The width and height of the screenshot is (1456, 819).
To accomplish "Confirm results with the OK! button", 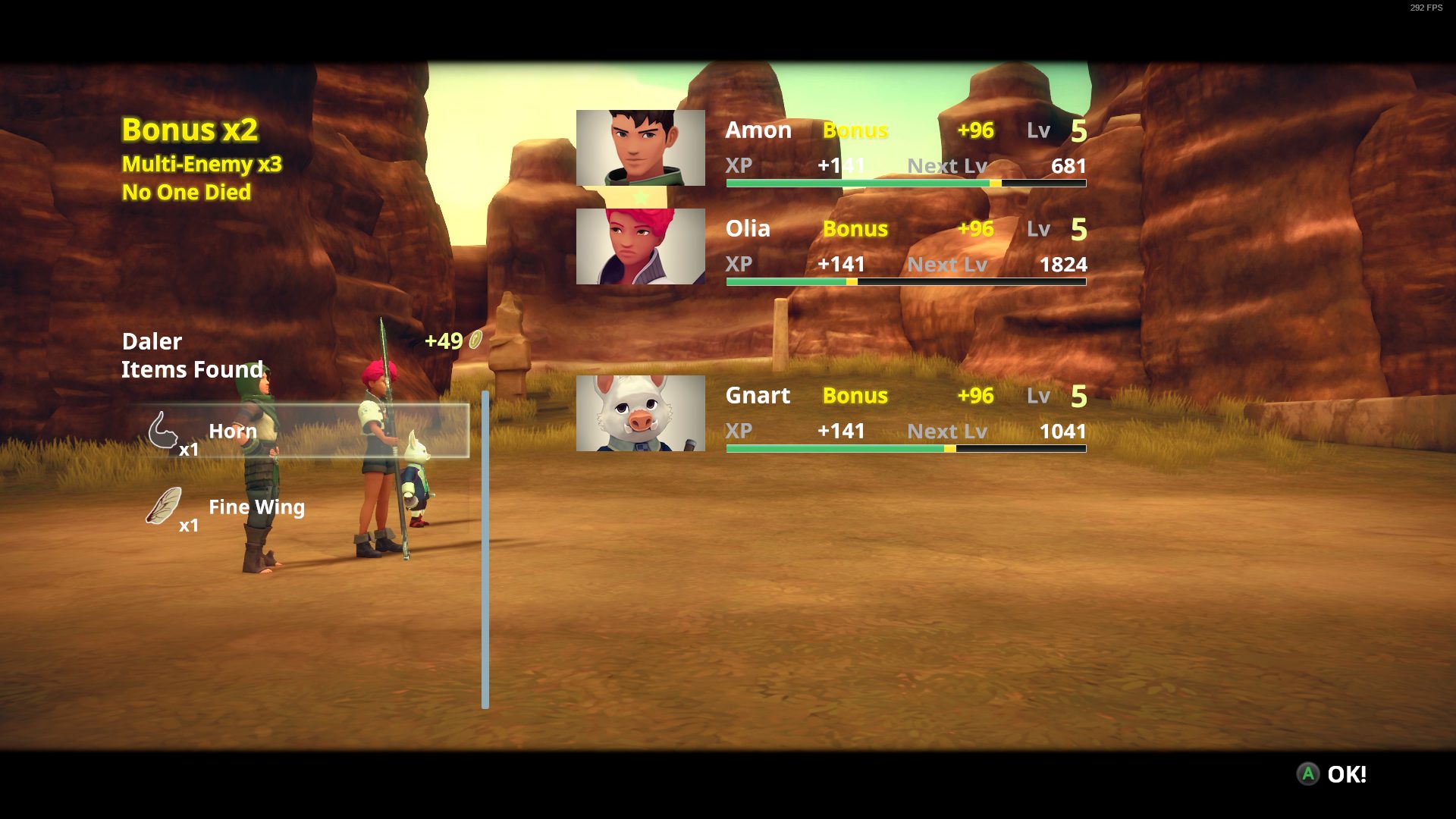I will coord(1333,774).
